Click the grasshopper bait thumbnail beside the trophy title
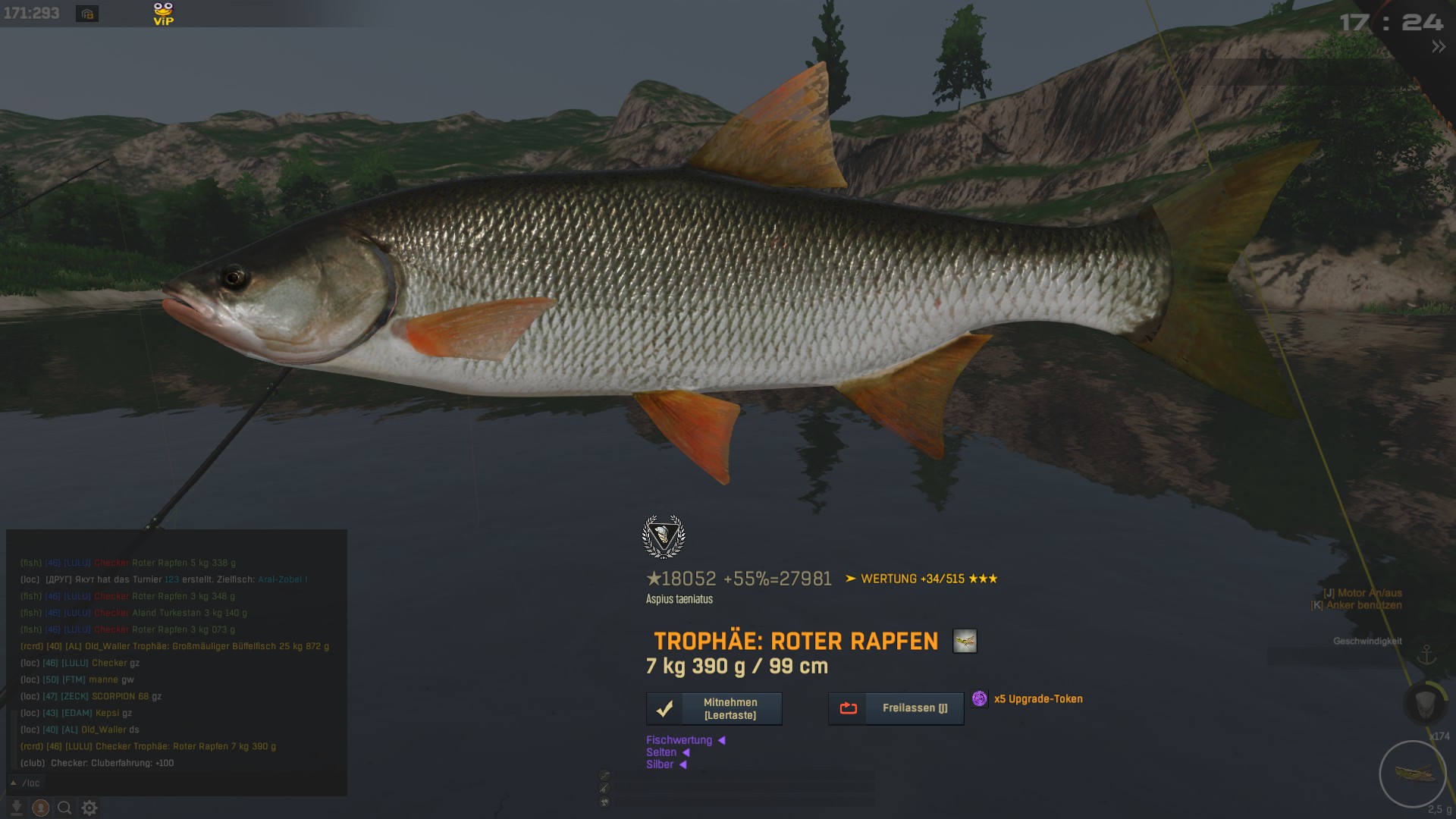 [x=965, y=642]
